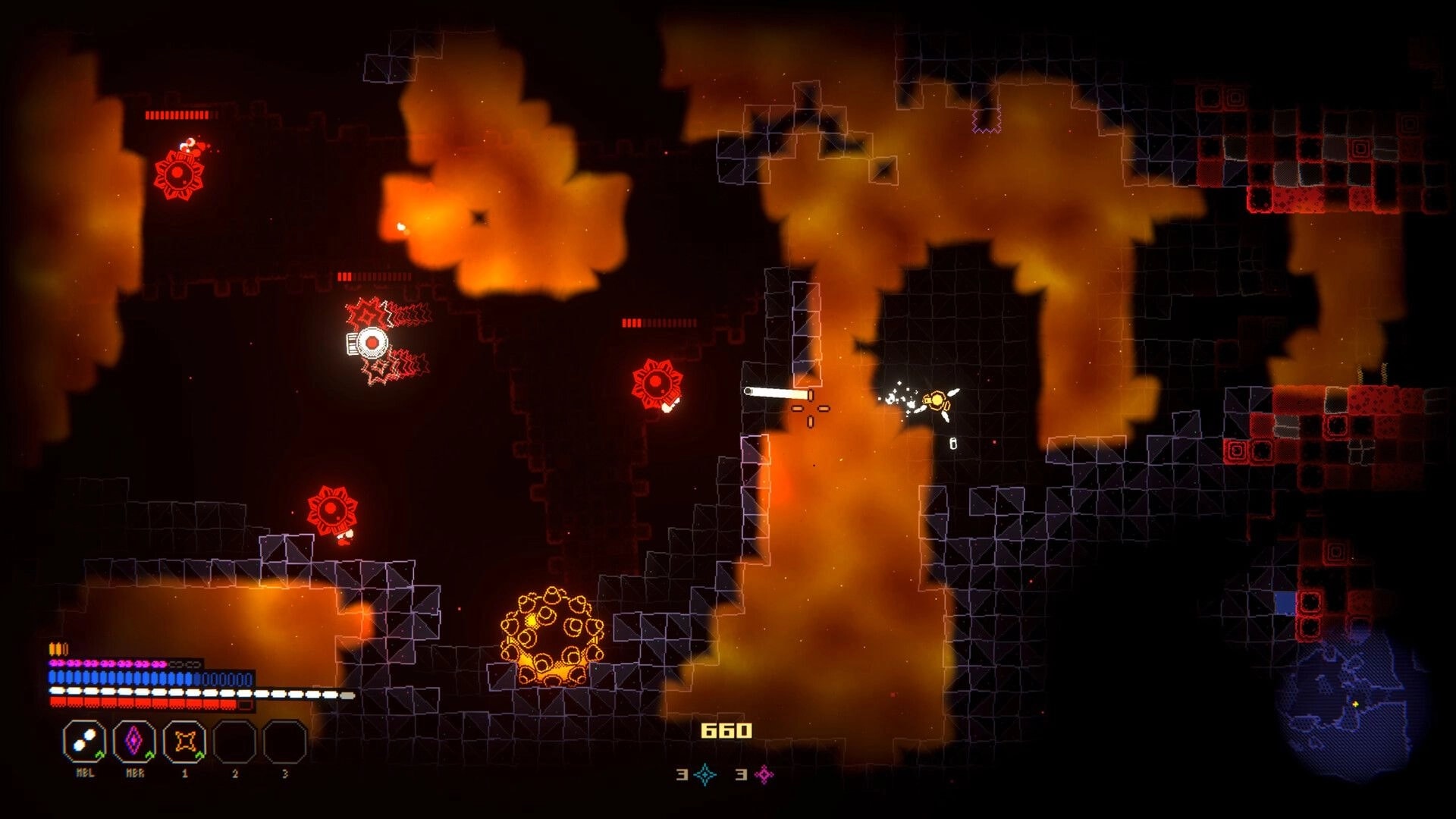Click the blue energy bar showing 000000

[x=224, y=677]
